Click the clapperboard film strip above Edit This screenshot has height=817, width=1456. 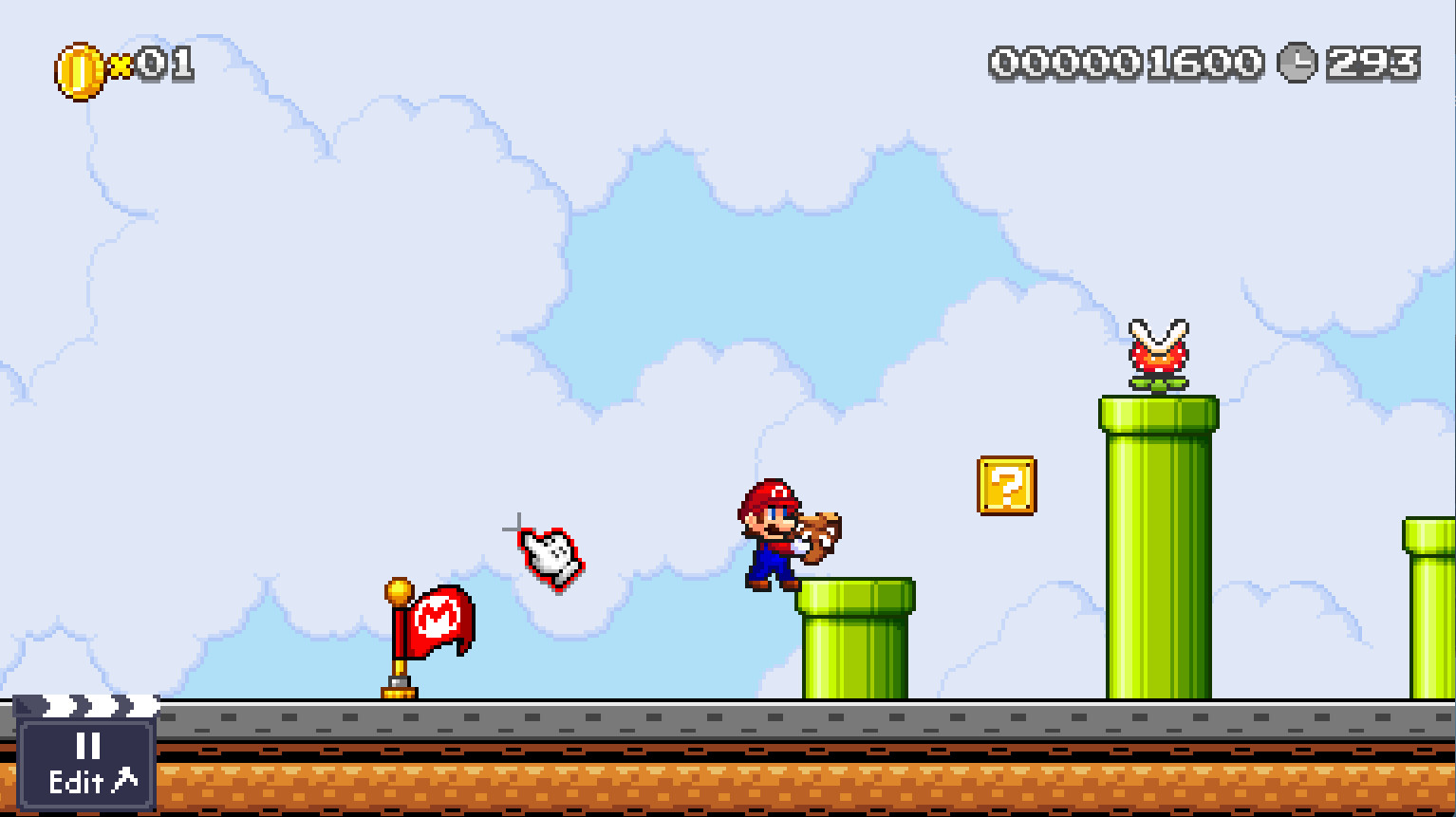pos(90,706)
